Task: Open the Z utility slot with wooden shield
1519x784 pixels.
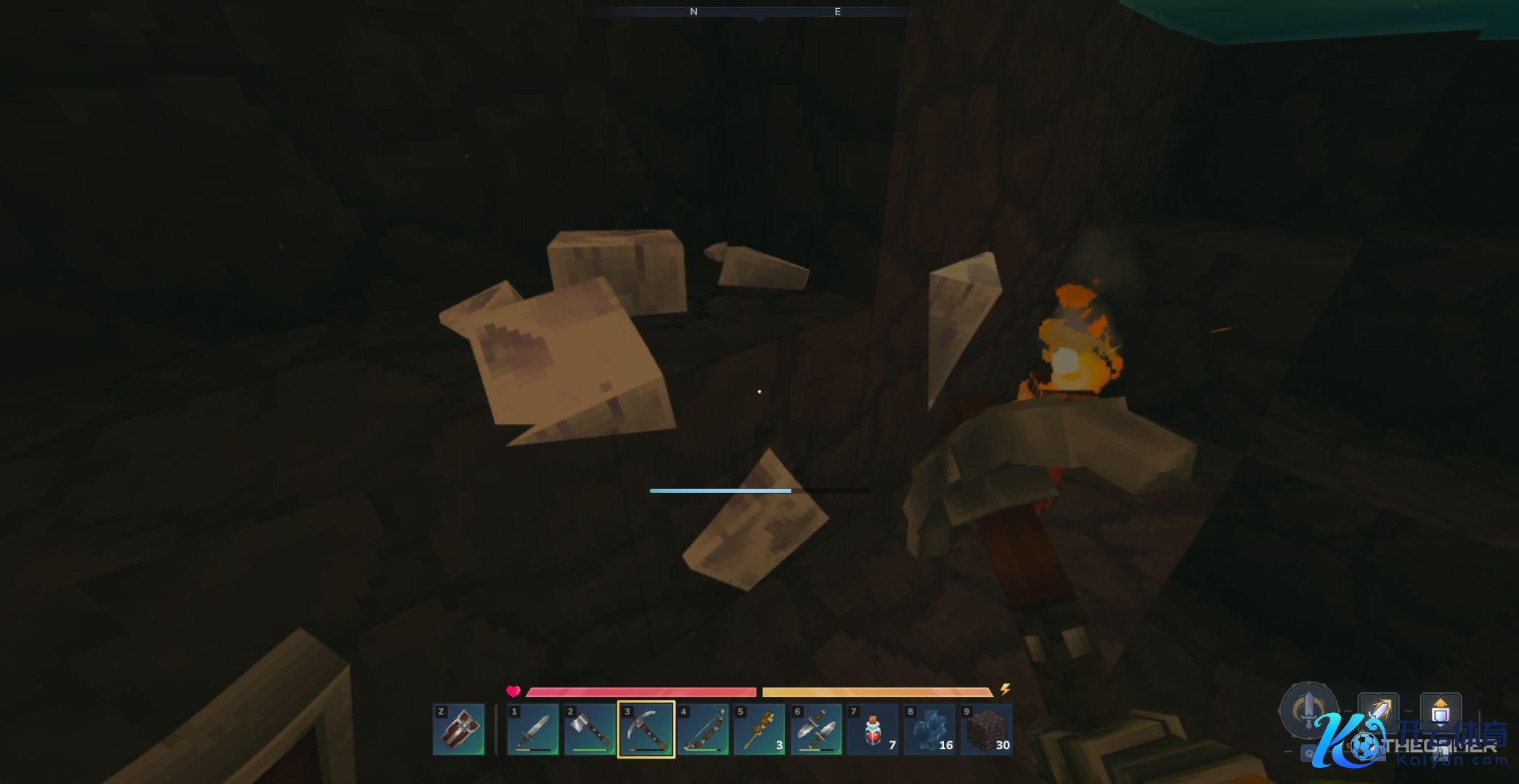Action: pyautogui.click(x=459, y=730)
